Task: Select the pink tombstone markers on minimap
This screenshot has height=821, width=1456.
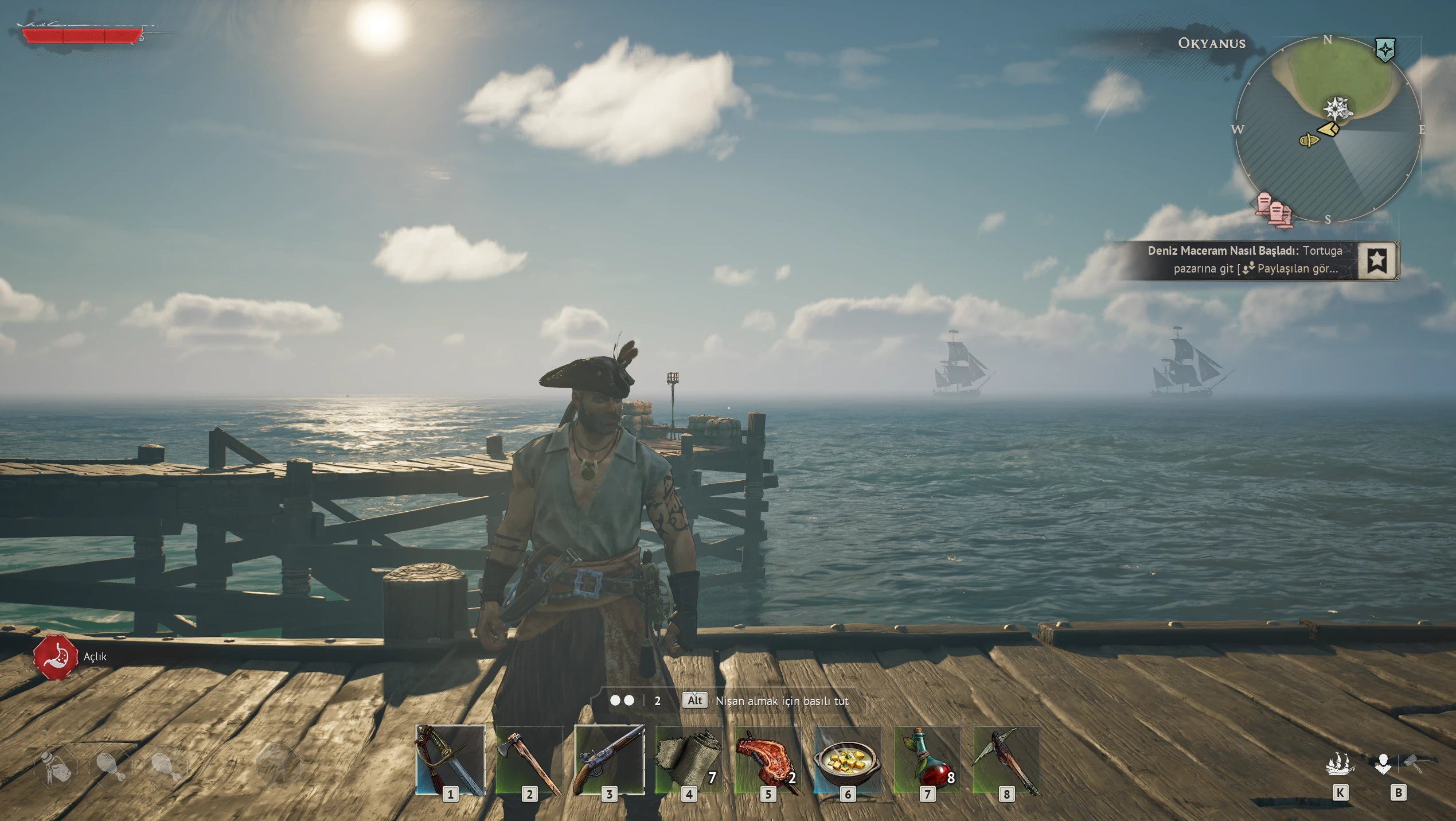Action: [1274, 210]
